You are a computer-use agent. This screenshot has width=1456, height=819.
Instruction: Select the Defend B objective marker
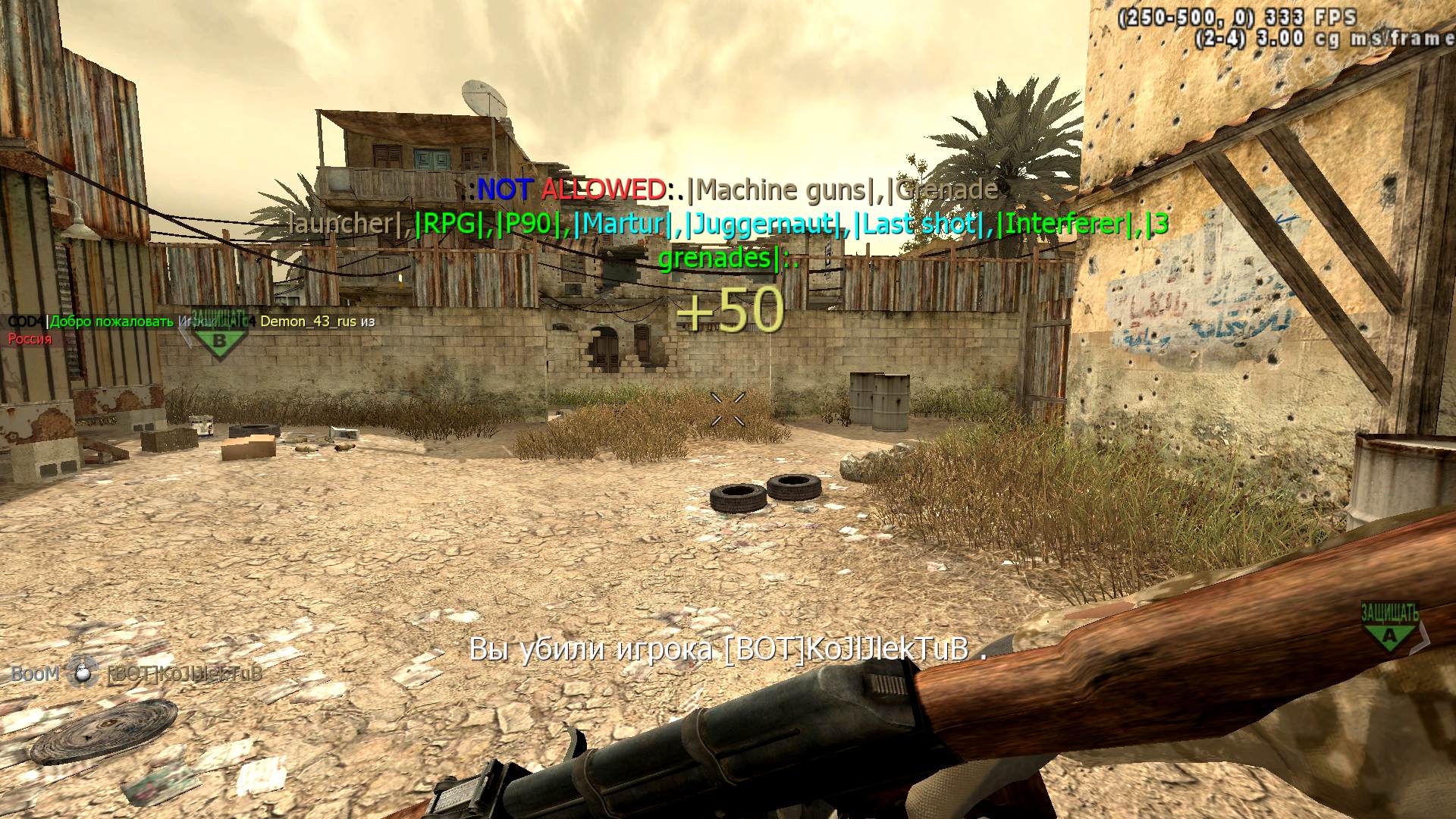pyautogui.click(x=219, y=335)
